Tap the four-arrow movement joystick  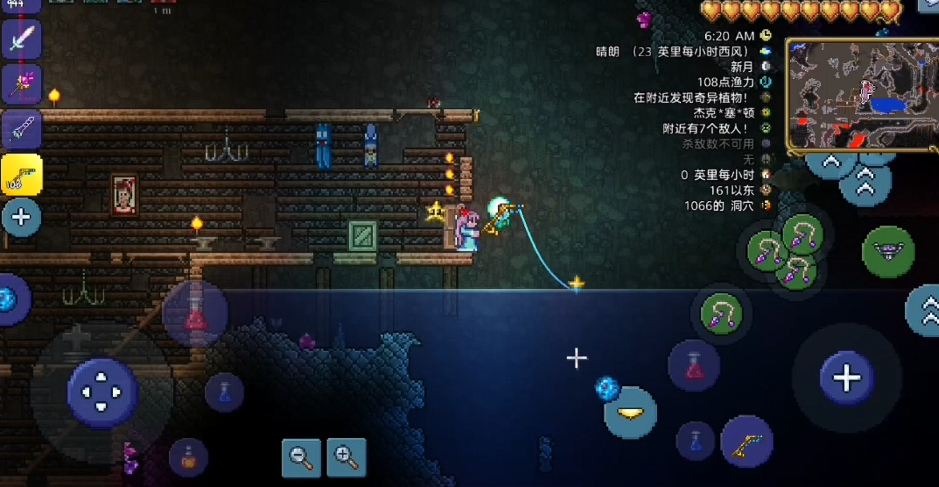pyautogui.click(x=102, y=393)
